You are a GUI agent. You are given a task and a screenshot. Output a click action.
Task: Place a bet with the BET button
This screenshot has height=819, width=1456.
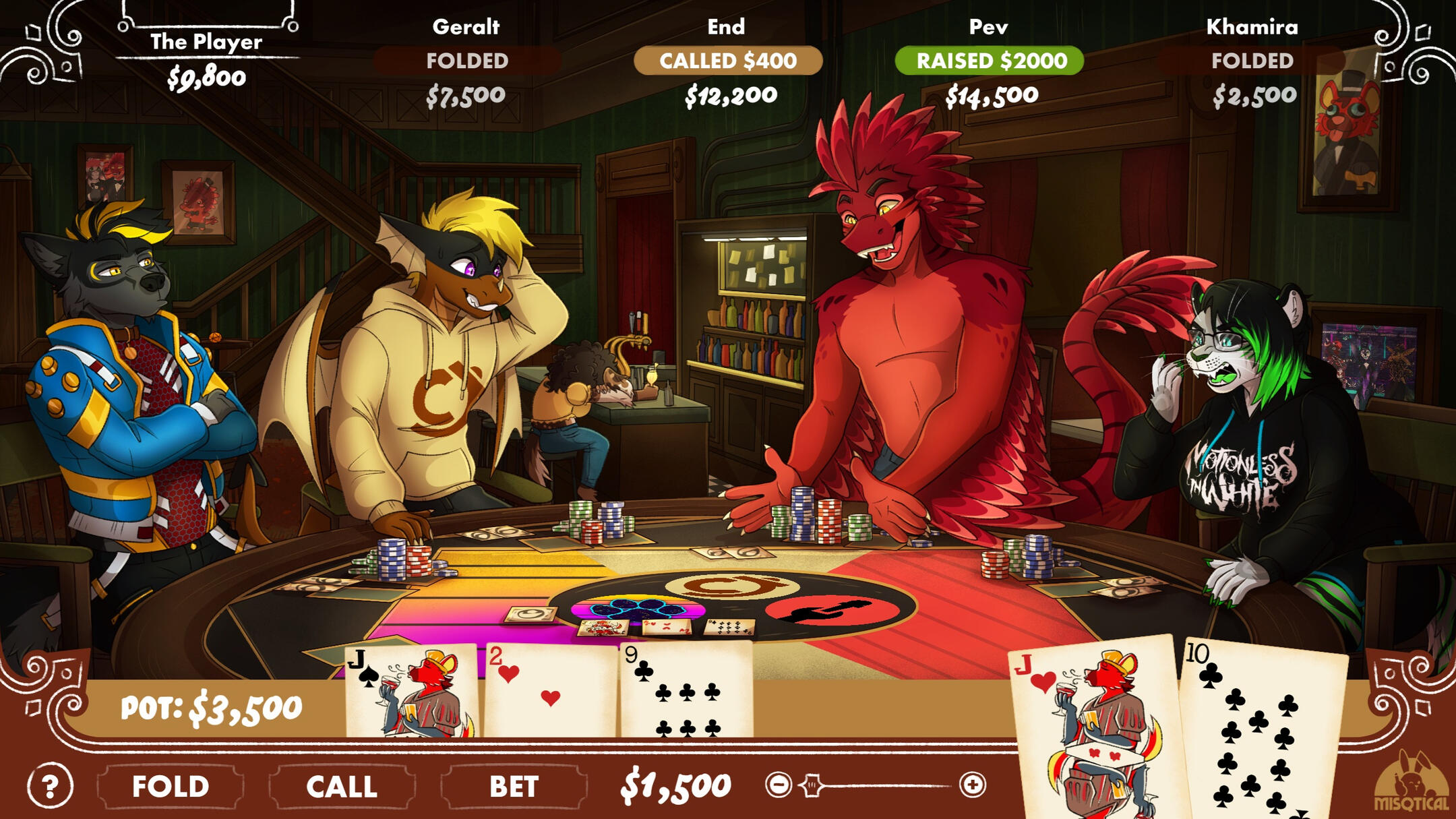[x=514, y=786]
